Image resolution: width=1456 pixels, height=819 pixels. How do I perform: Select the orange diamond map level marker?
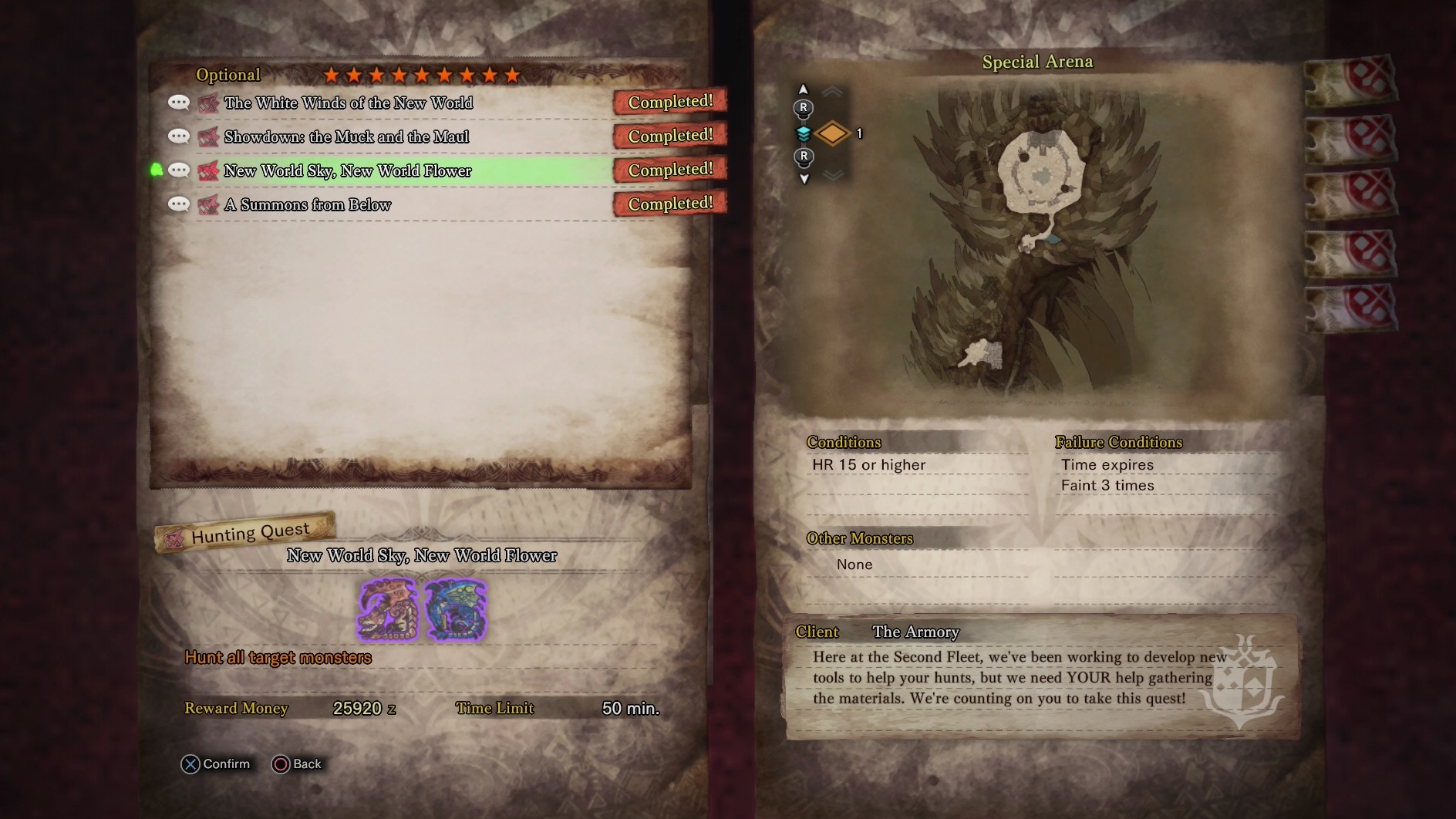point(832,133)
